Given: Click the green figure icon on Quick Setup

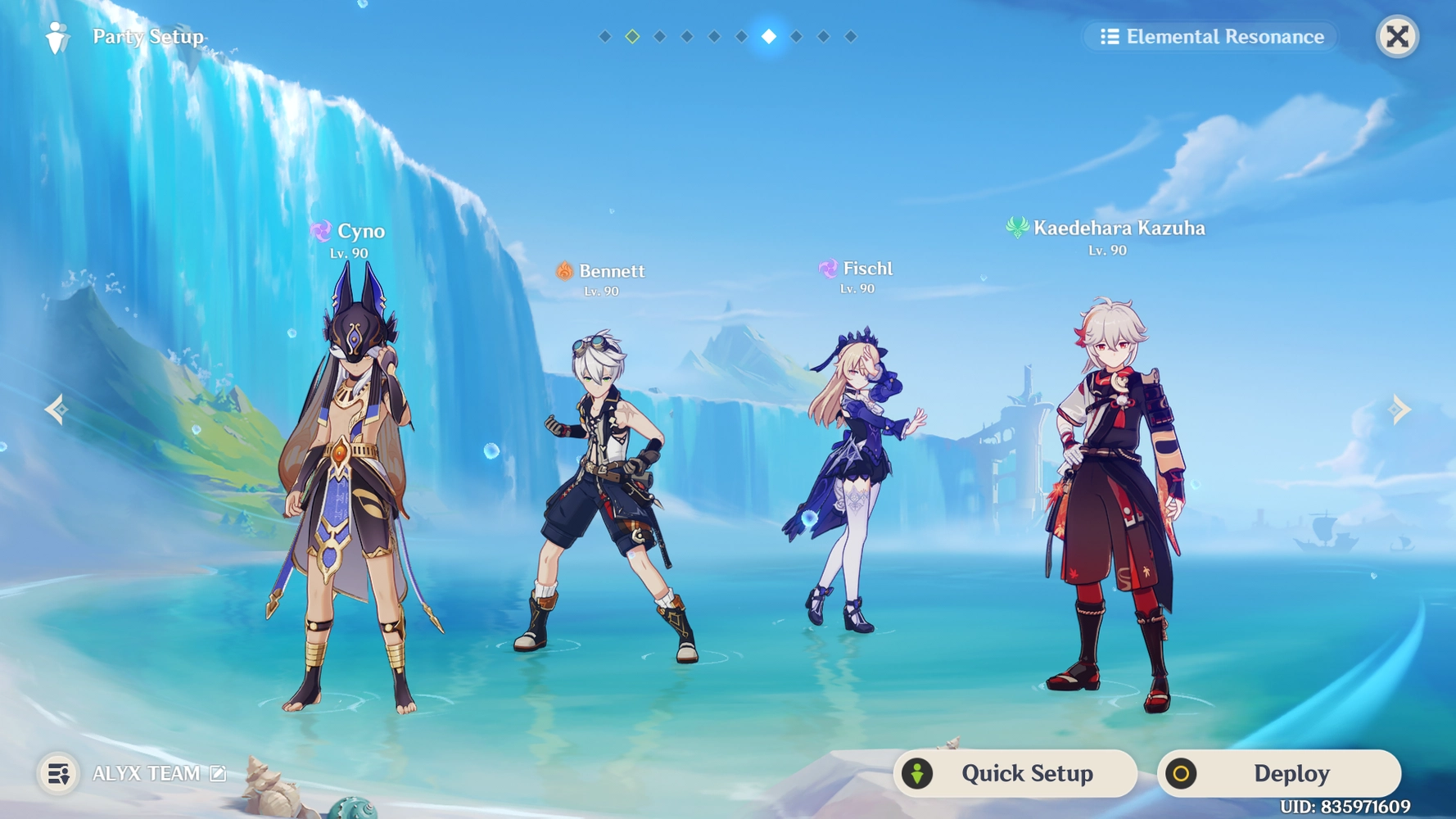Looking at the screenshot, I should [x=917, y=772].
